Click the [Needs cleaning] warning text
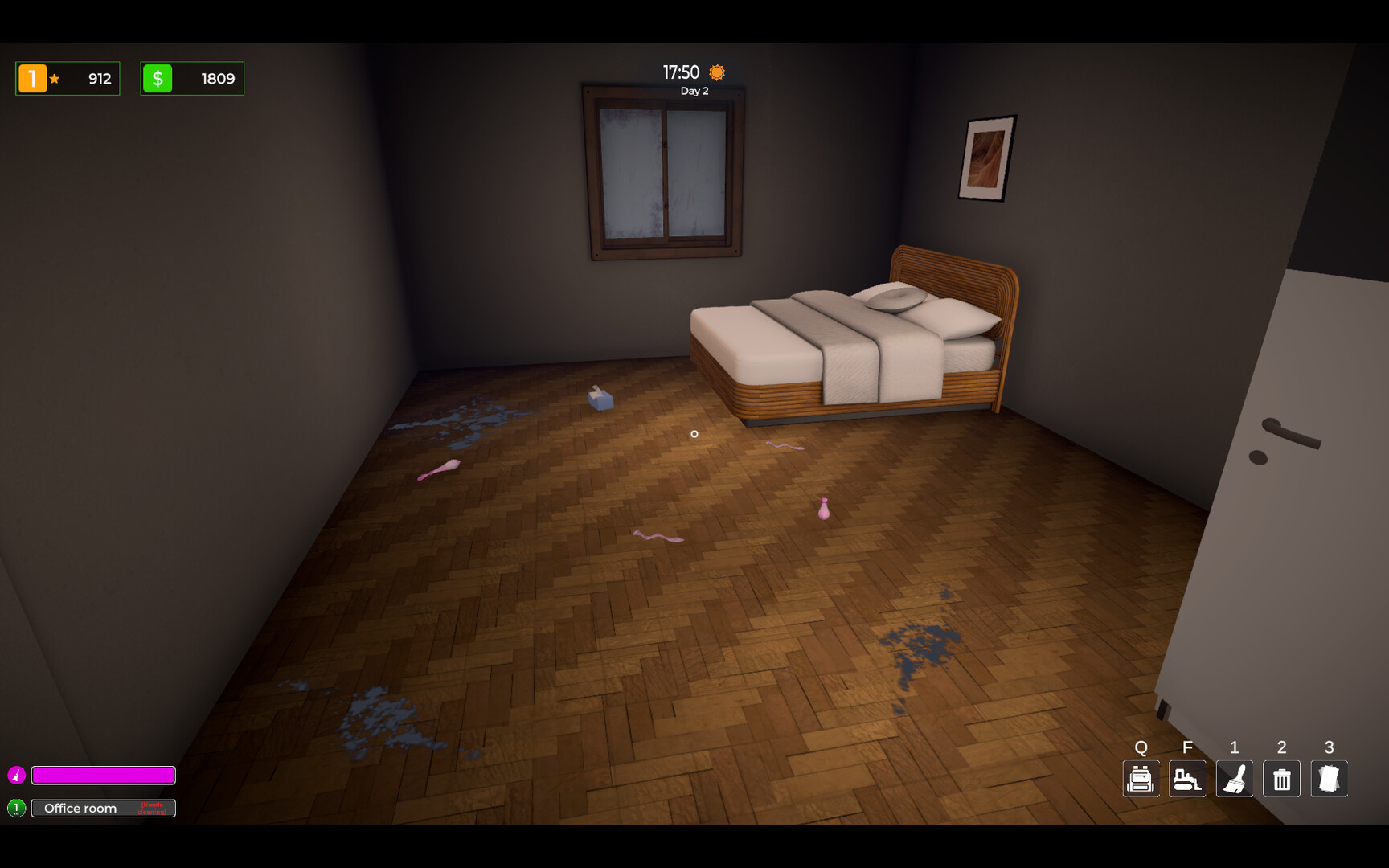Viewport: 1389px width, 868px height. pos(154,808)
